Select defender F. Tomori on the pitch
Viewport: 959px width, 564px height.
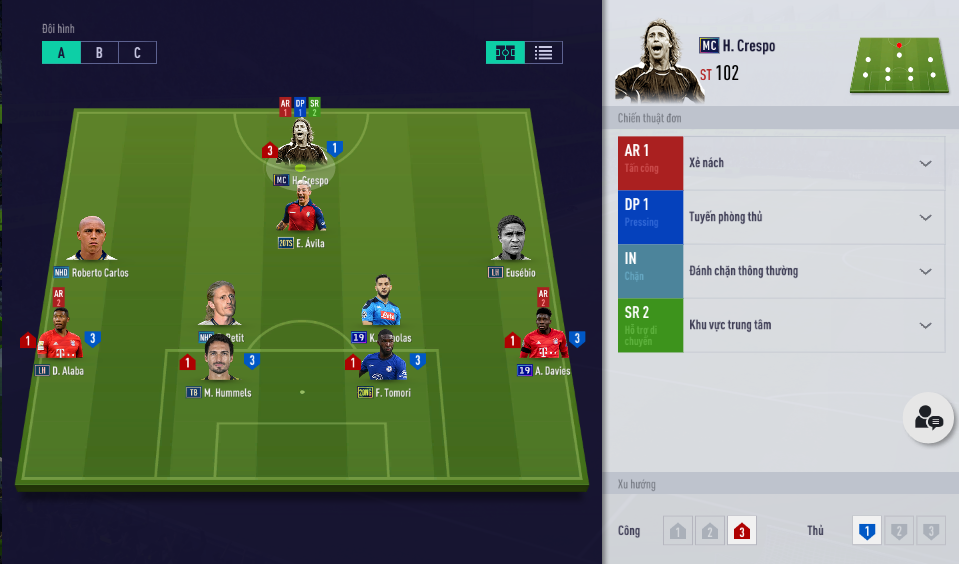coord(384,361)
